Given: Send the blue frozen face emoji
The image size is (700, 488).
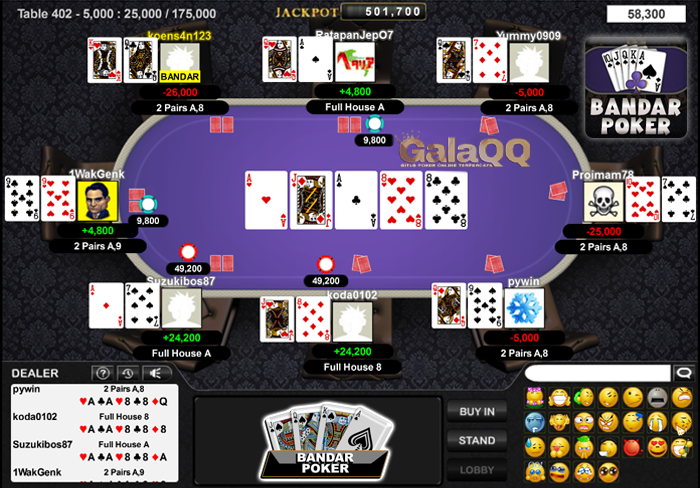Looking at the screenshot, I should coord(535,422).
